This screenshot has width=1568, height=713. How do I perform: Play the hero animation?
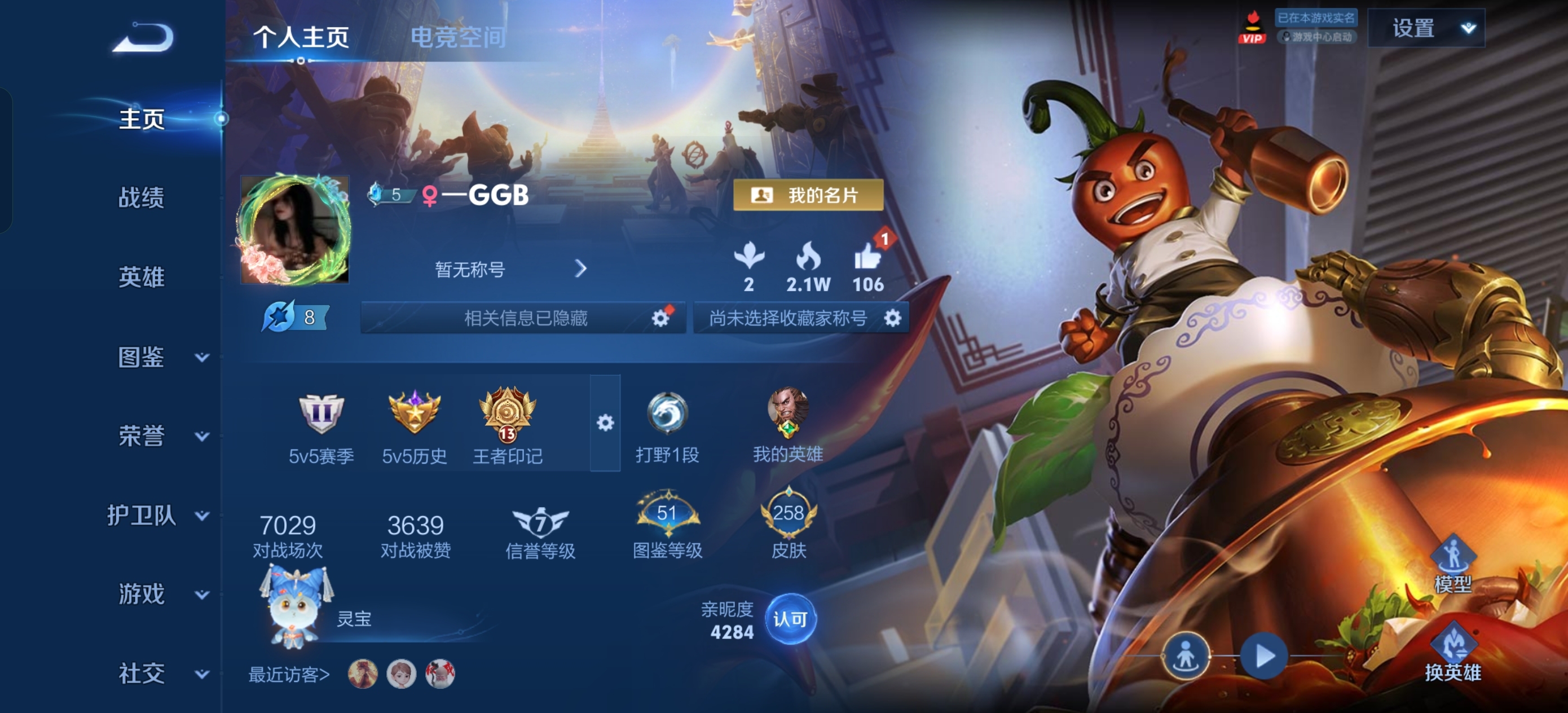[x=1263, y=657]
